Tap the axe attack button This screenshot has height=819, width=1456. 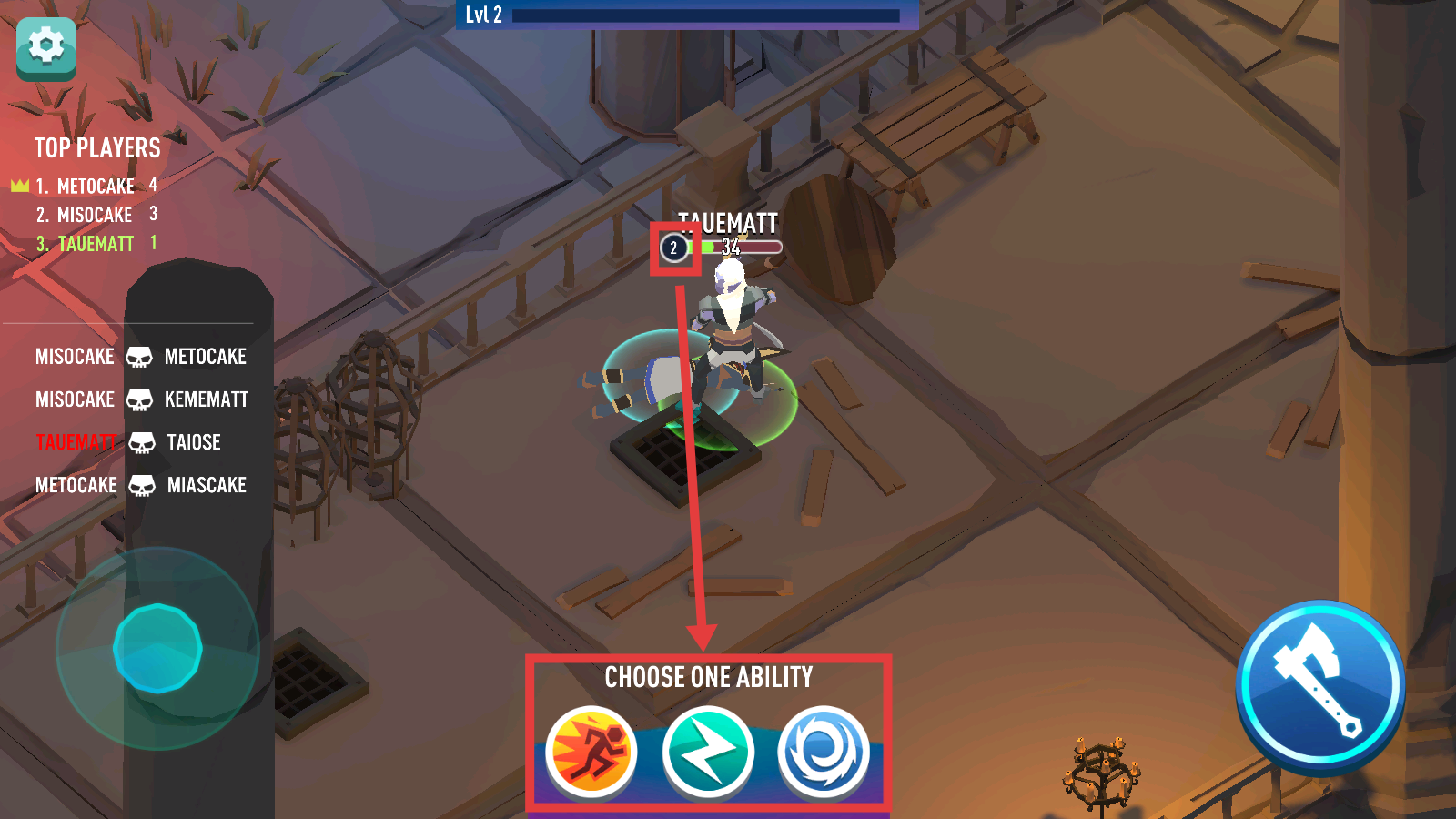click(x=1319, y=685)
